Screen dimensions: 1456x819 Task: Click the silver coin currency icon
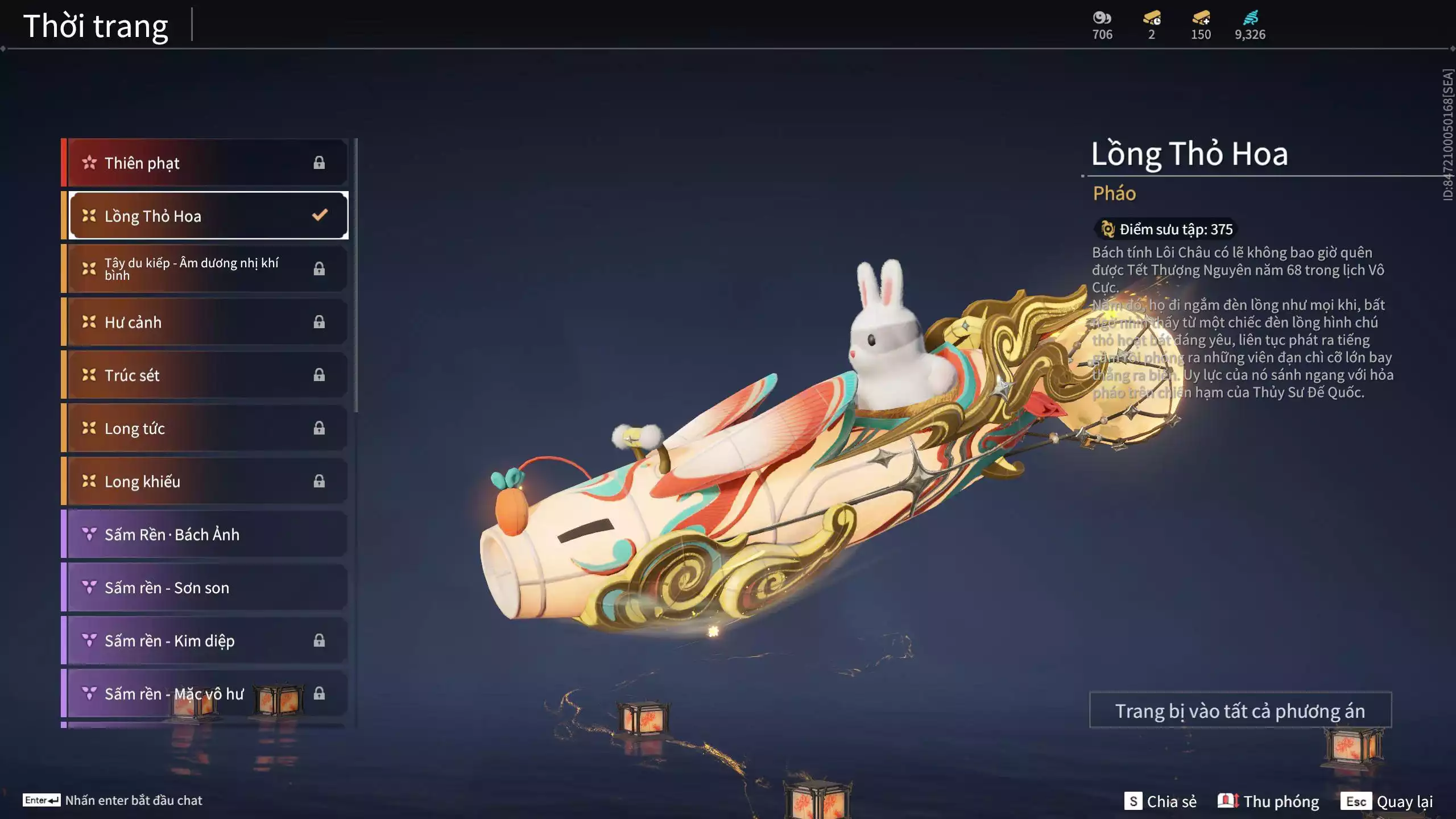coord(1102,18)
